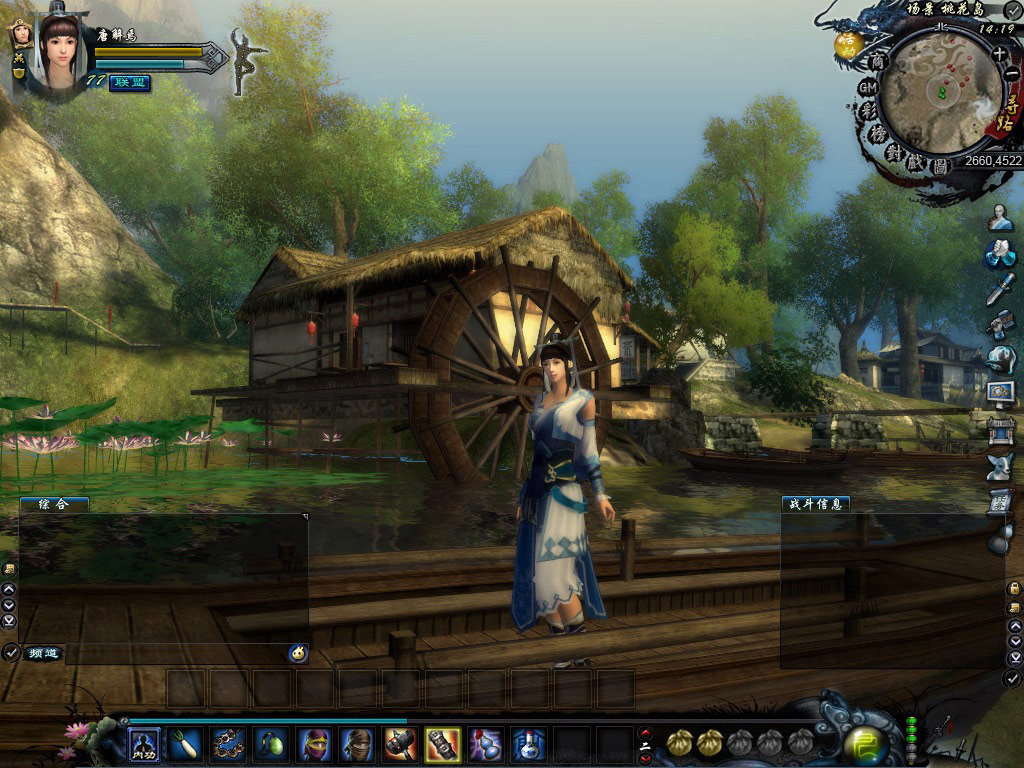The image size is (1024, 768).
Task: Select the 综合 general chat tab
Action: point(53,505)
